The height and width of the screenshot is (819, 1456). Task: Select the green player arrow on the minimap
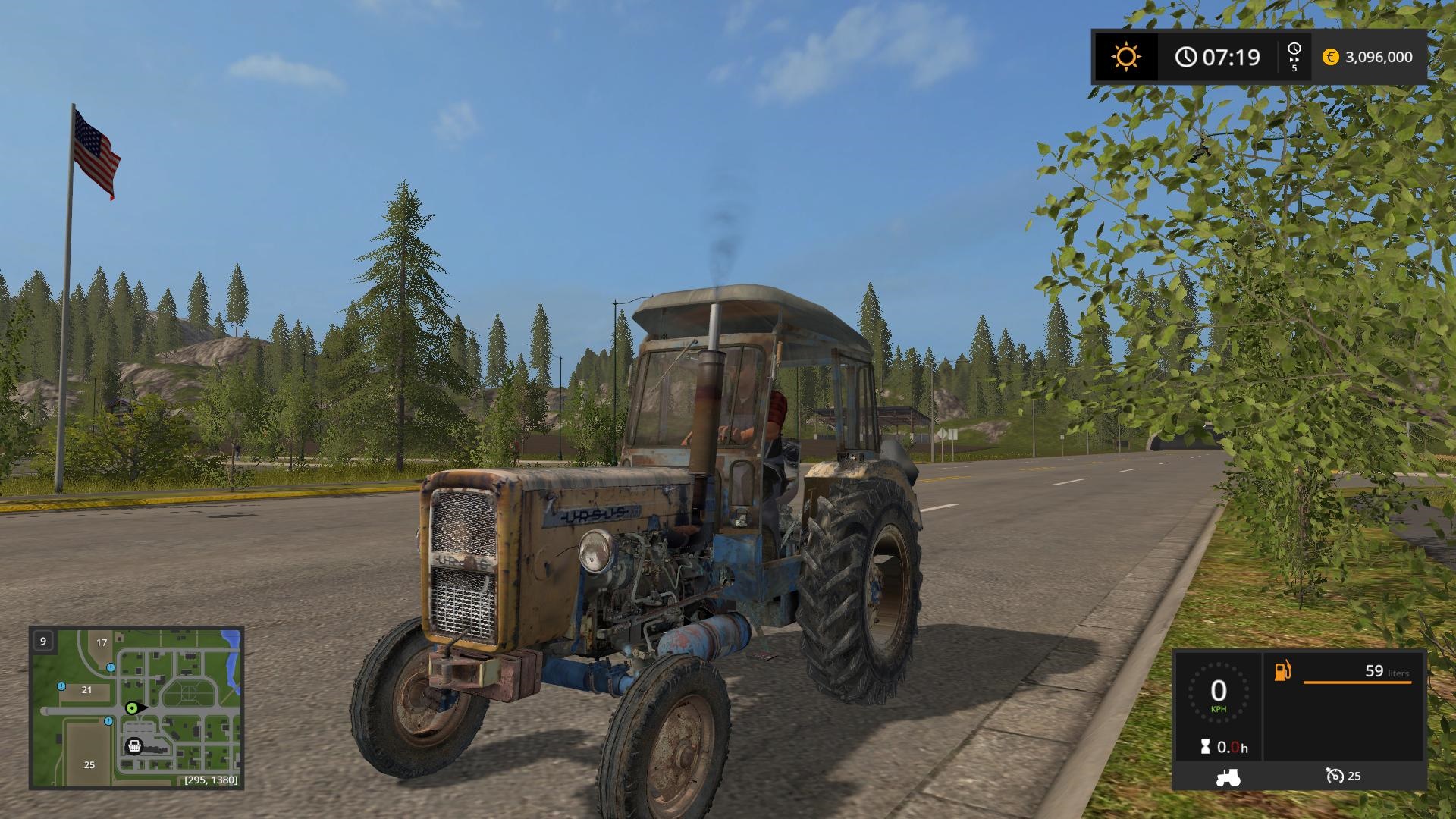click(x=132, y=708)
